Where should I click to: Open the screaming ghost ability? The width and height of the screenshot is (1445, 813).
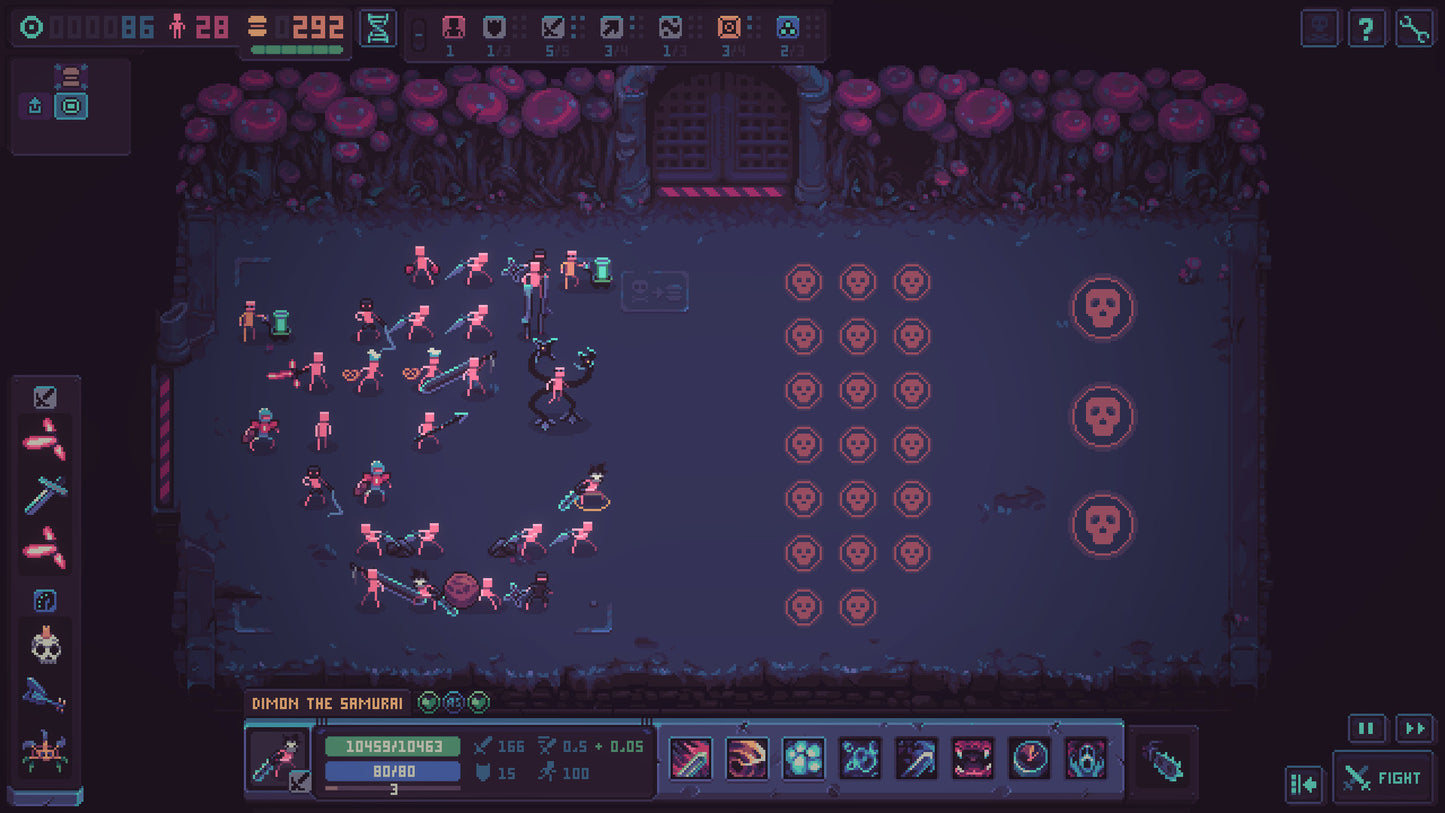coord(1084,760)
